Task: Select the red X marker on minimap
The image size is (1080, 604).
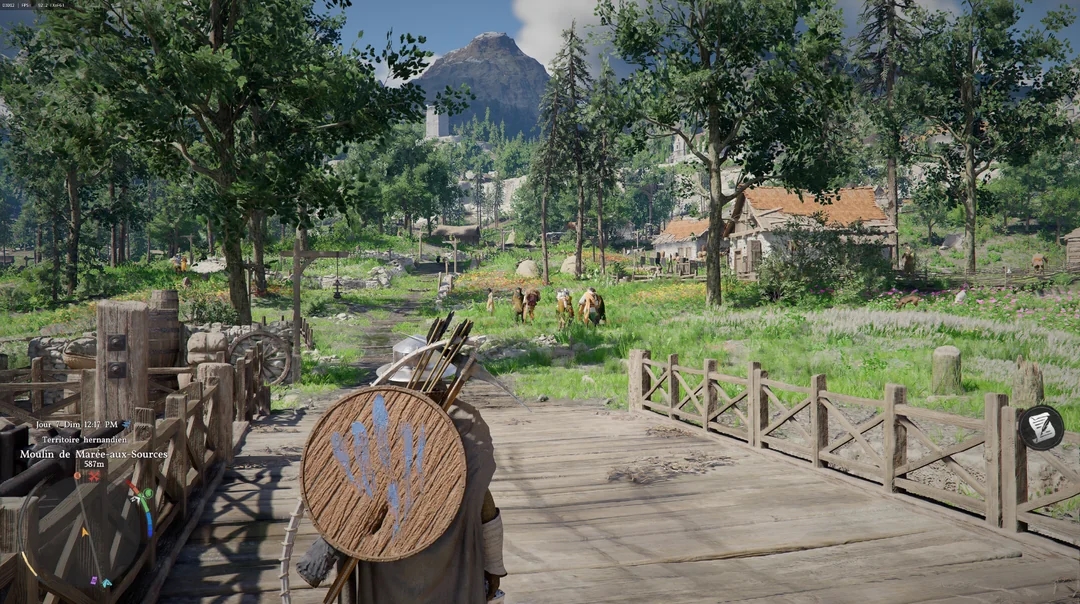Action: pos(94,477)
